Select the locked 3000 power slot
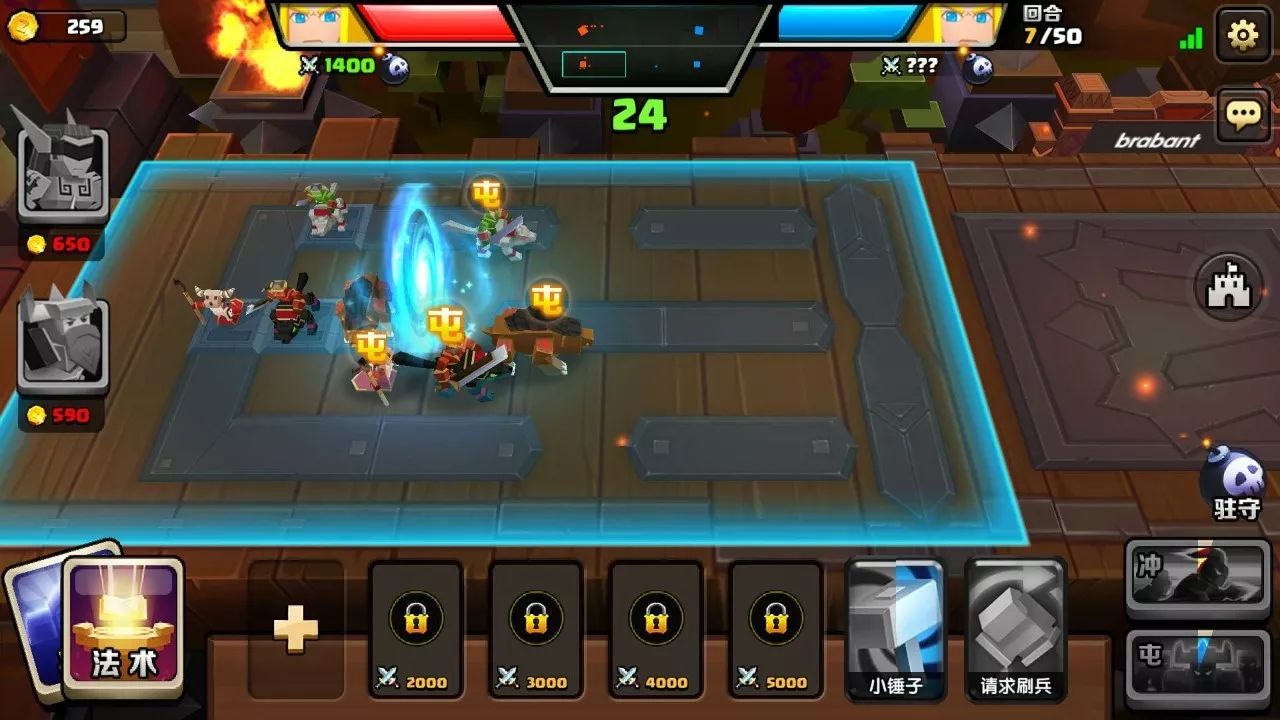Viewport: 1280px width, 720px height. click(536, 629)
